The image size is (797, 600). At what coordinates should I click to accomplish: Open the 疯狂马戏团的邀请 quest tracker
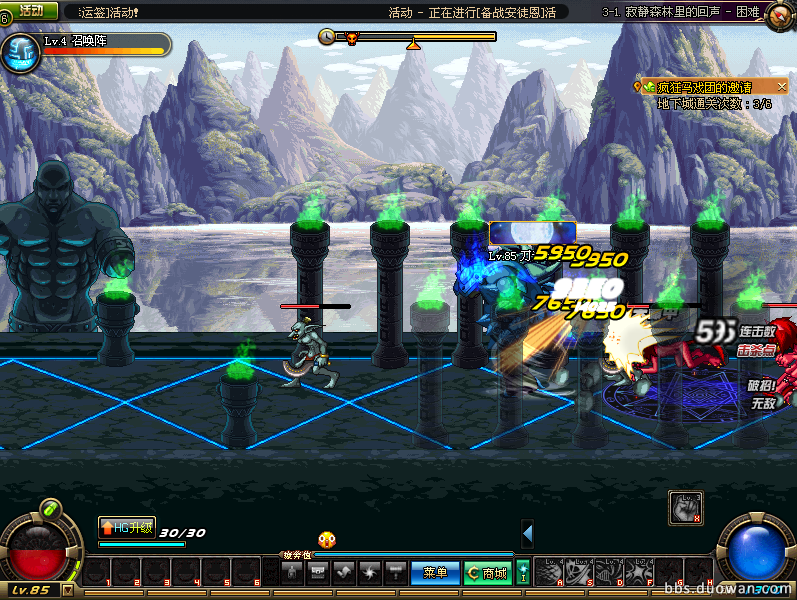coord(705,87)
